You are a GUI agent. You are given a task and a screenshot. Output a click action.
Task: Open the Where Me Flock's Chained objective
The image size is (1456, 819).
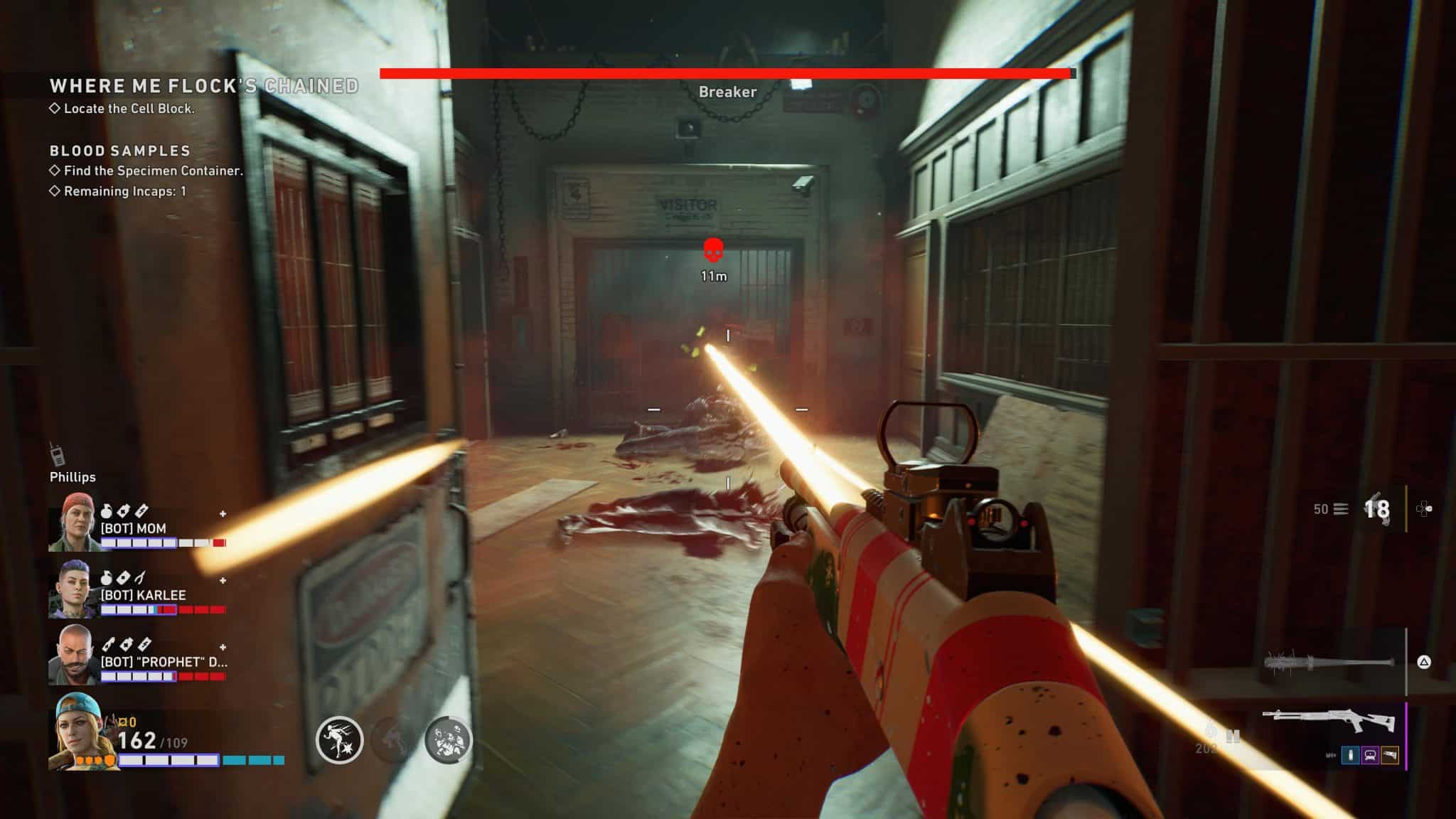tap(204, 86)
